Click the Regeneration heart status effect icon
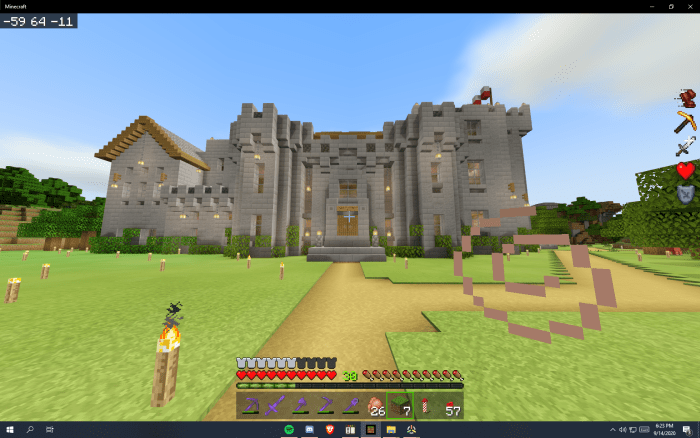 coord(685,170)
